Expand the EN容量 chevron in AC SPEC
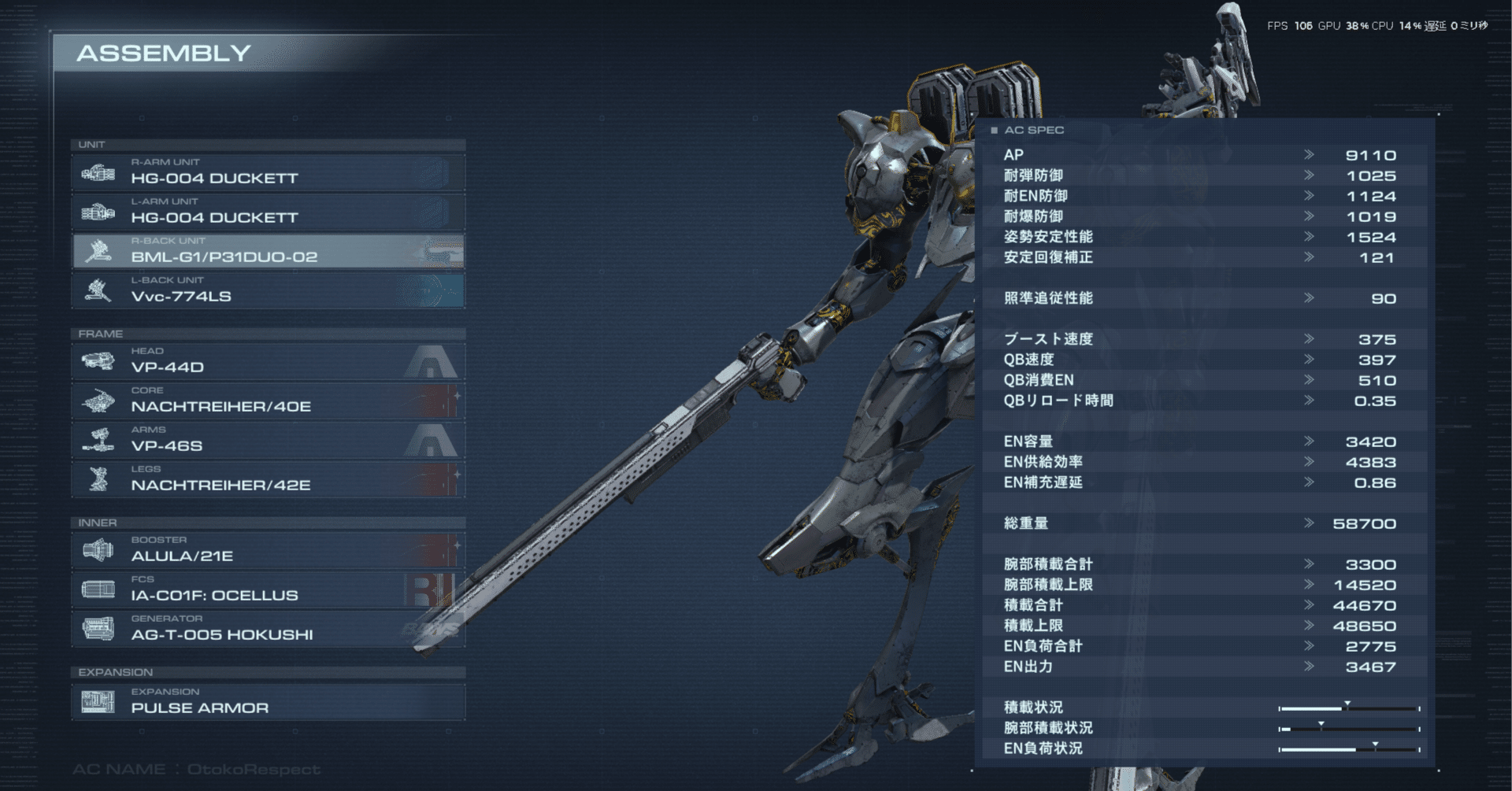This screenshot has width=1512, height=791. tap(1308, 442)
